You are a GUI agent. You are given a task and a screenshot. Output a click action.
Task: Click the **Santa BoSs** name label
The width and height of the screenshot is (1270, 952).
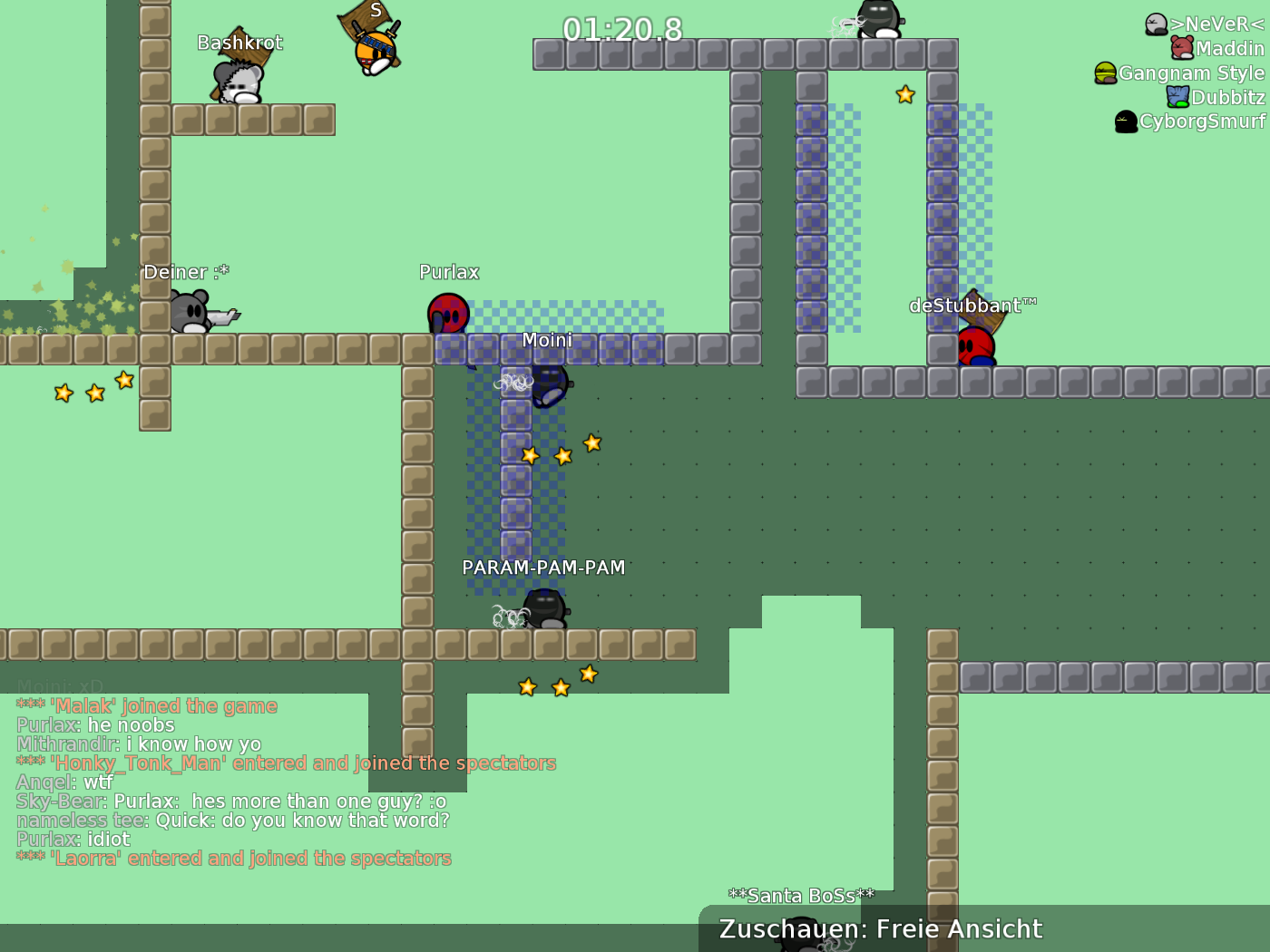pyautogui.click(x=802, y=895)
